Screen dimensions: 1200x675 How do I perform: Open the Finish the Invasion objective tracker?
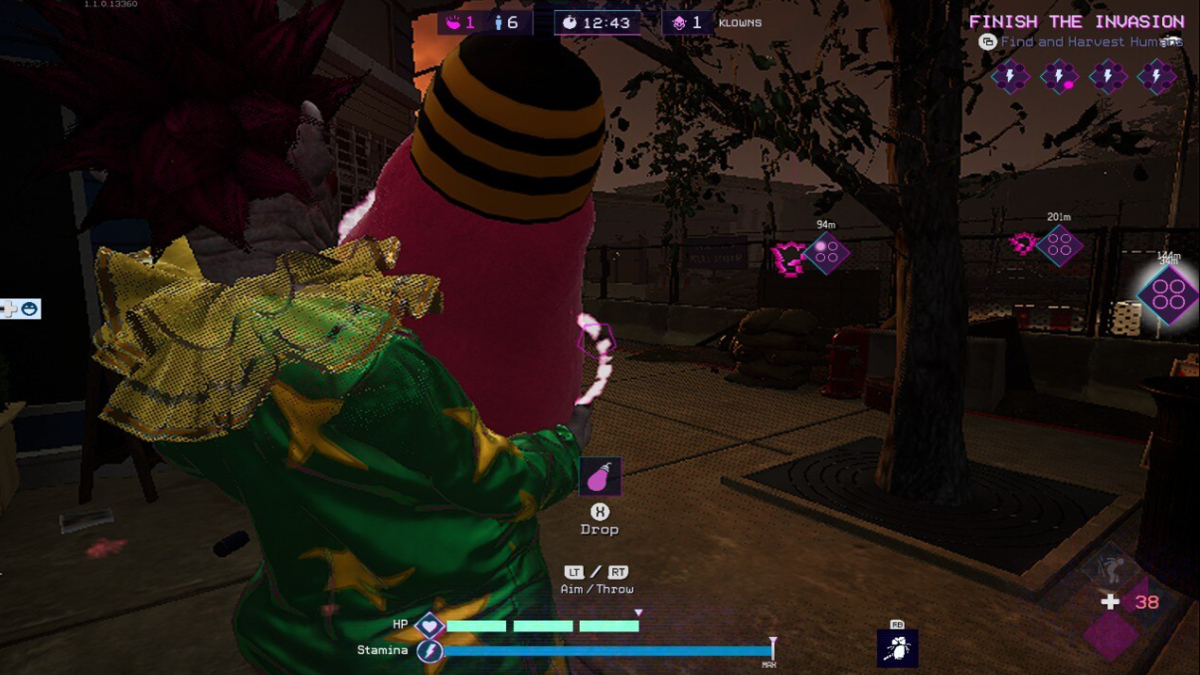[x=1076, y=22]
